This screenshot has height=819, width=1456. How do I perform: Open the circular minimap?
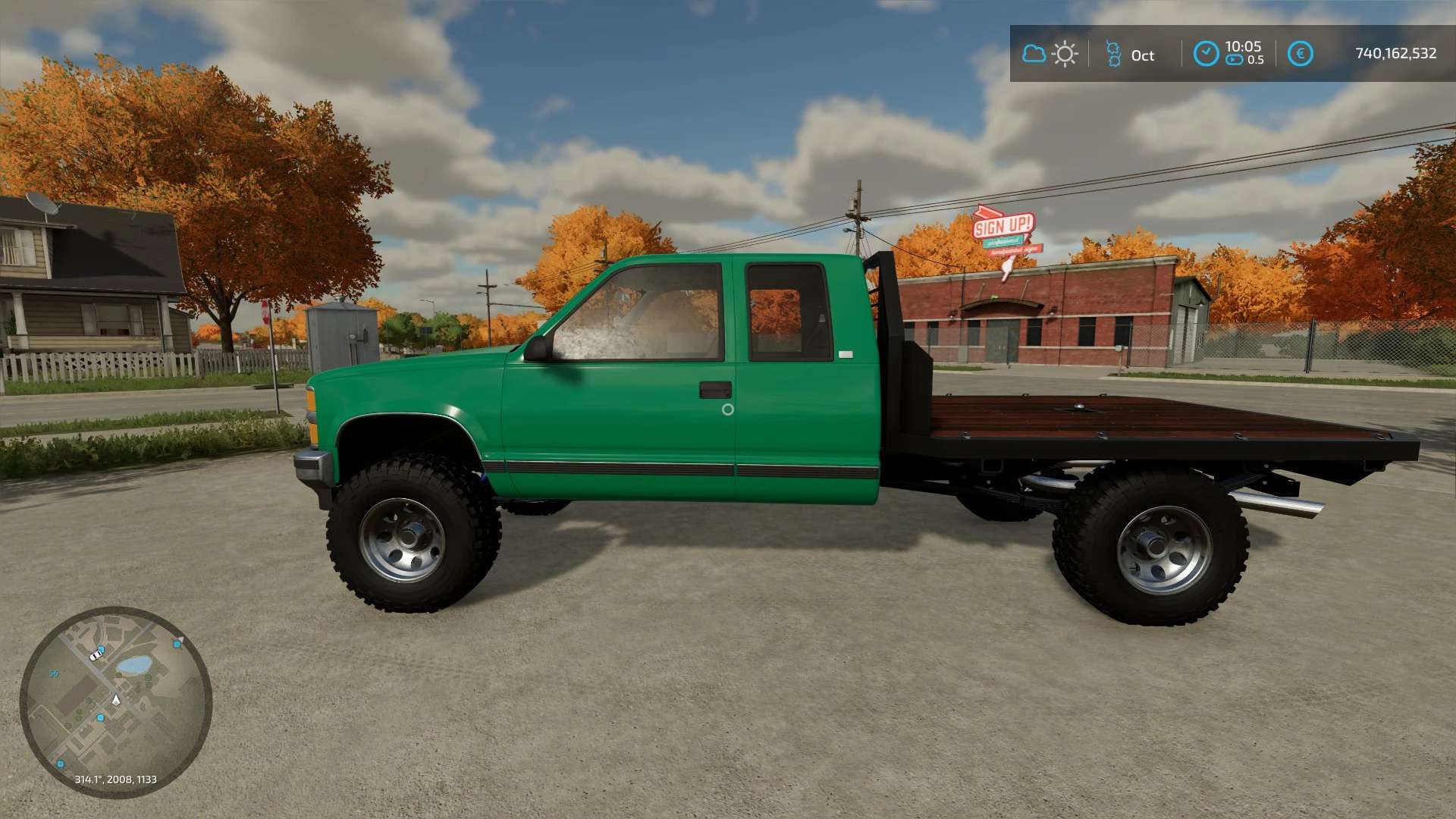(115, 701)
